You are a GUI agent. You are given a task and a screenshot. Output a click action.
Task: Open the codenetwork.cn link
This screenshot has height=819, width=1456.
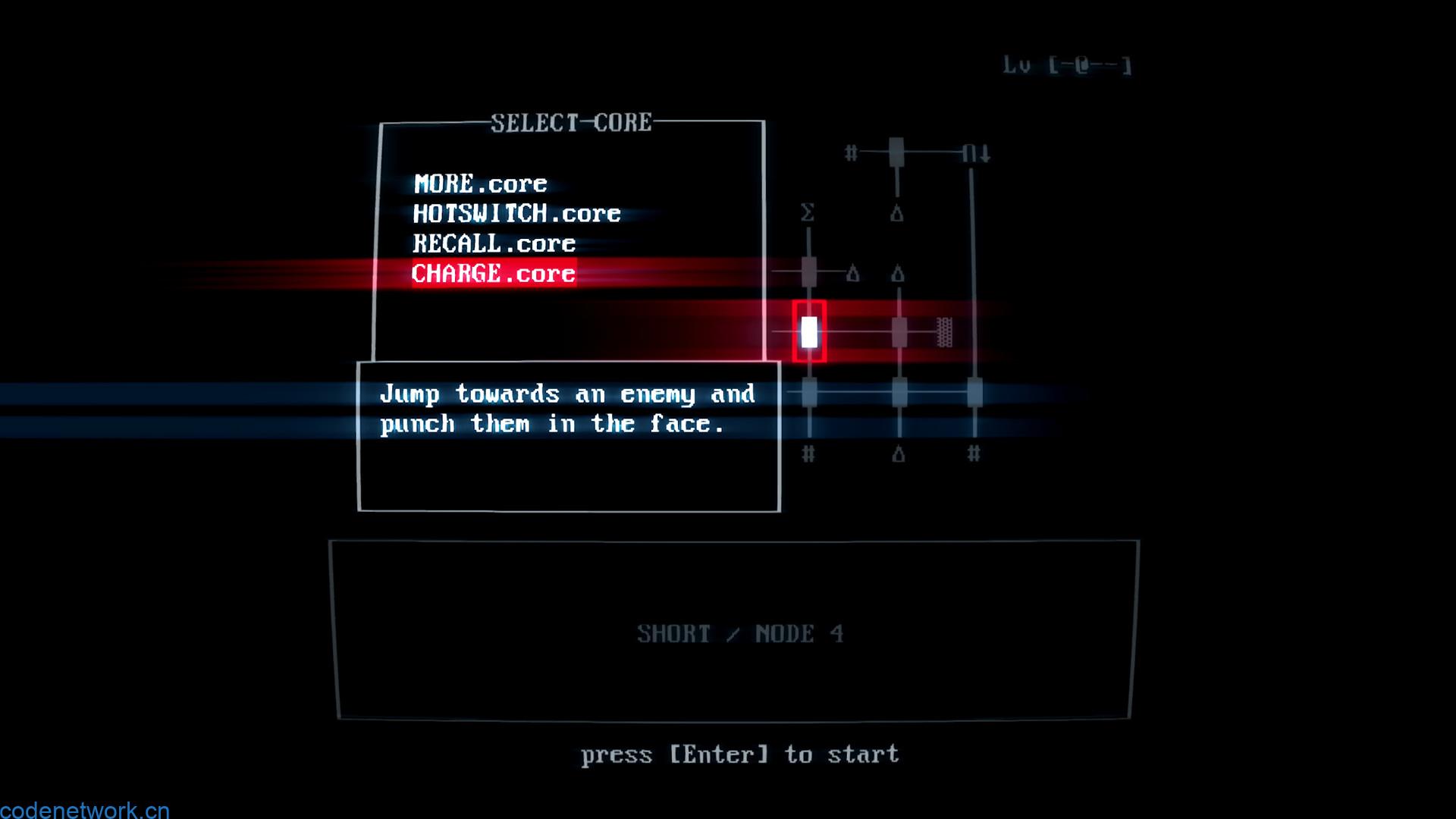85,810
